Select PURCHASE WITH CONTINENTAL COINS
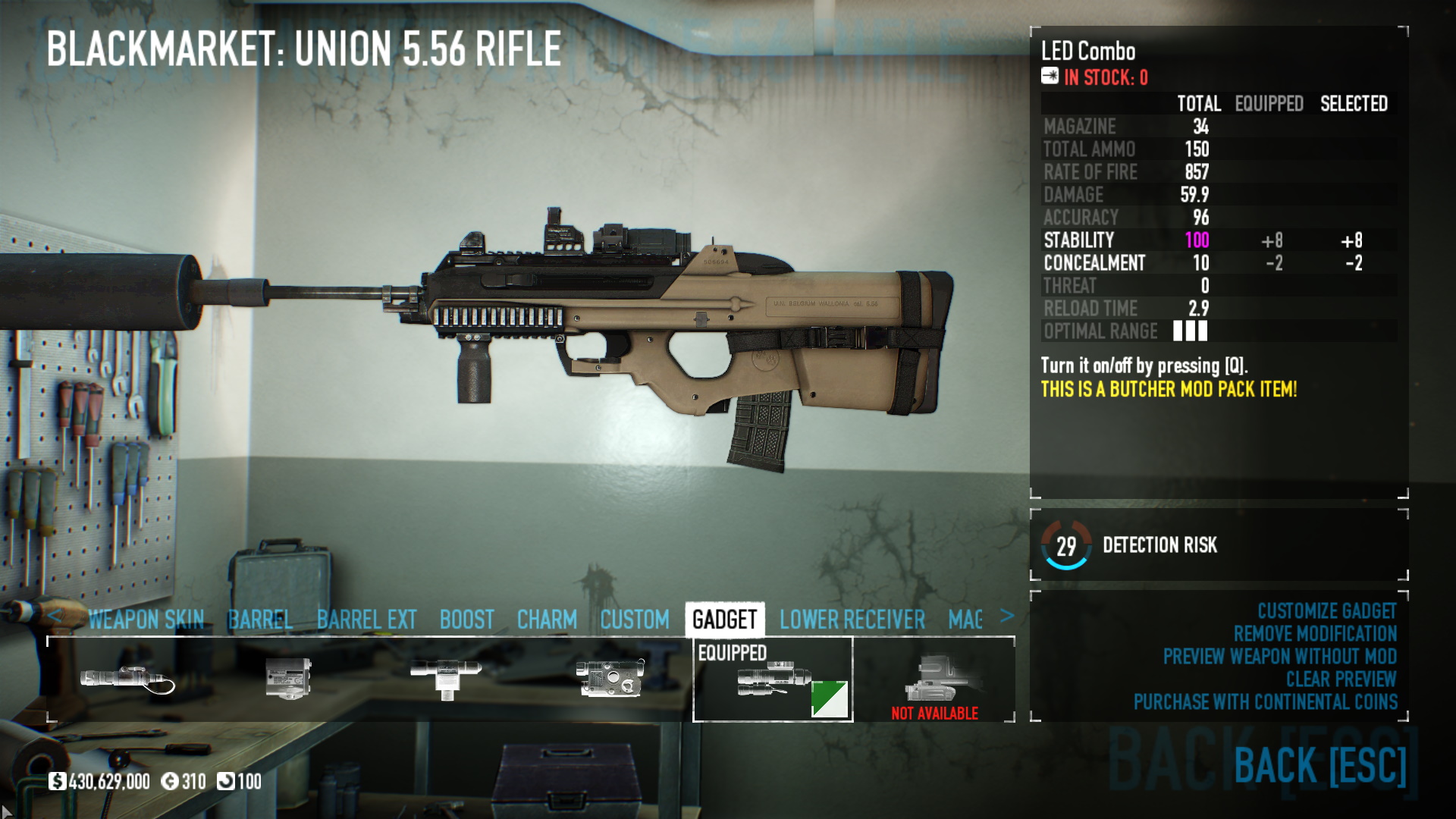 (1265, 702)
